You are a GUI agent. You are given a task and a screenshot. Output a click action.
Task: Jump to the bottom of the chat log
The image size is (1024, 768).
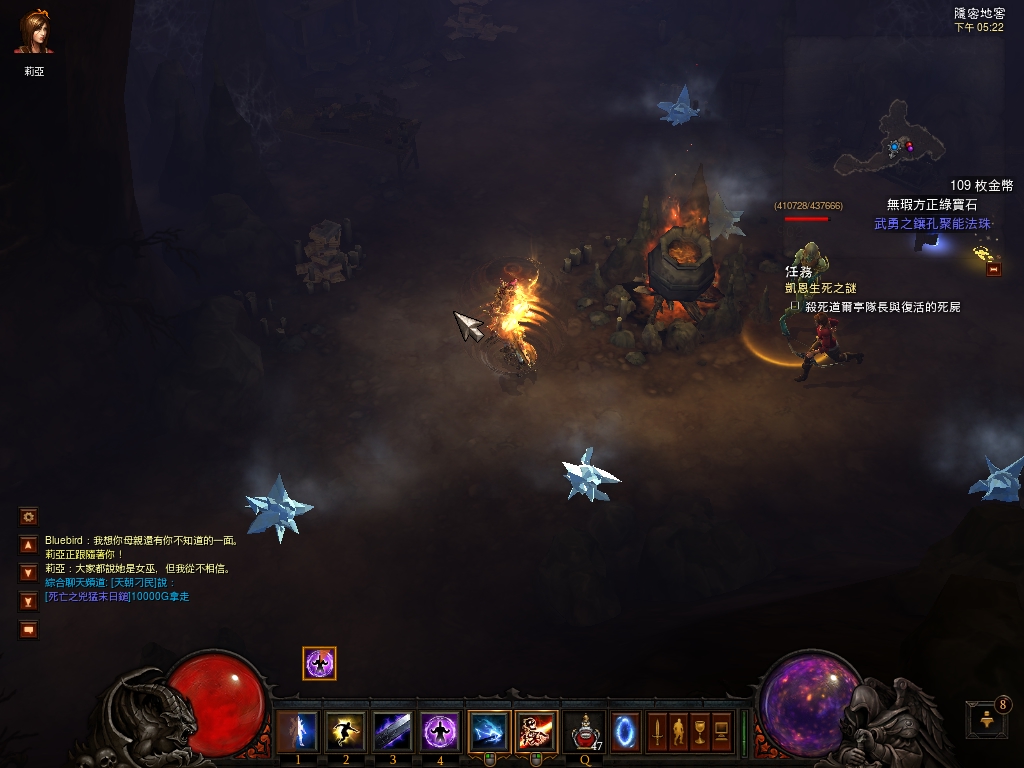29,601
